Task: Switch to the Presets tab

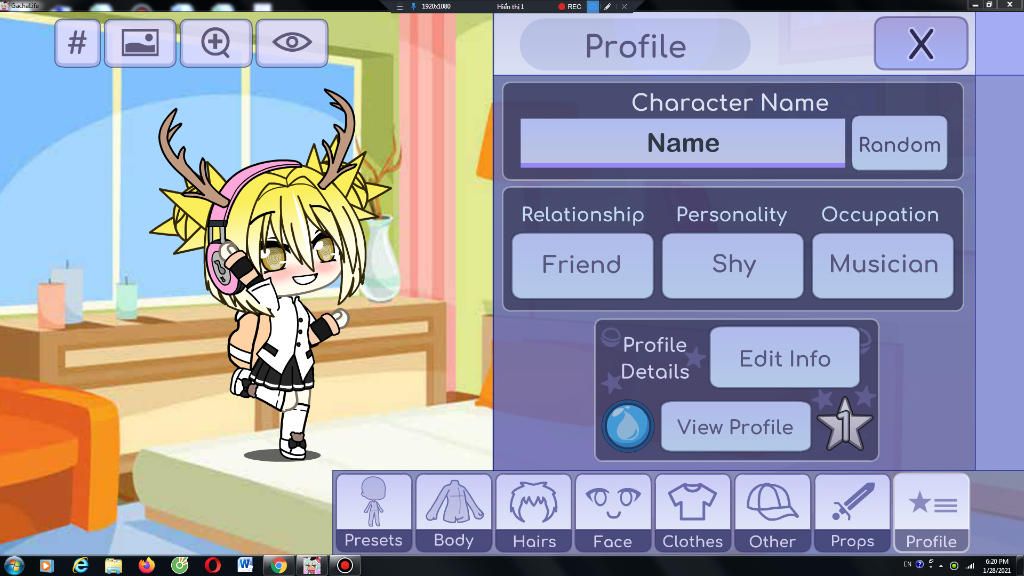Action: pos(373,513)
